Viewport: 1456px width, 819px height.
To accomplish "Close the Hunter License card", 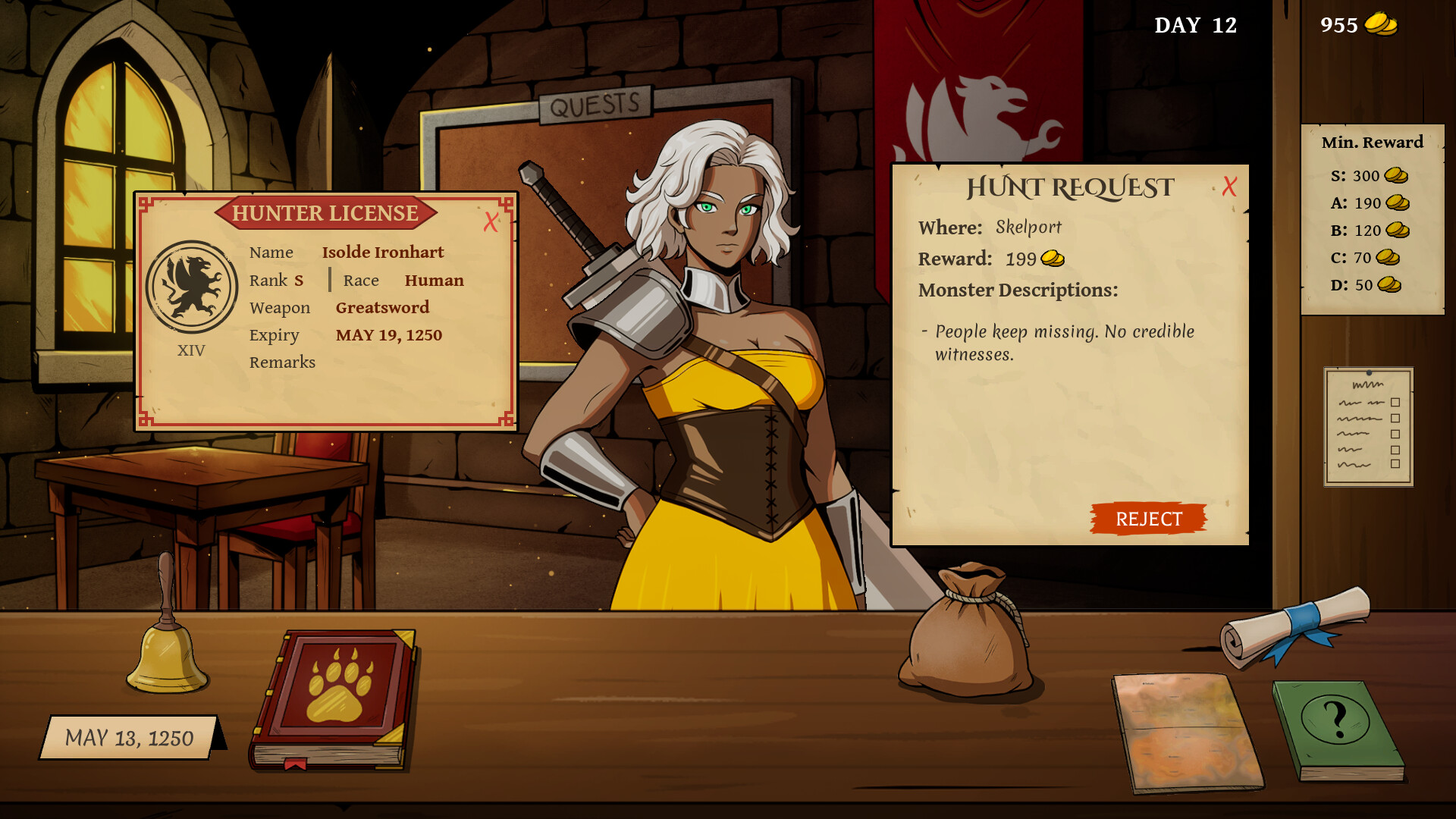I will click(491, 221).
